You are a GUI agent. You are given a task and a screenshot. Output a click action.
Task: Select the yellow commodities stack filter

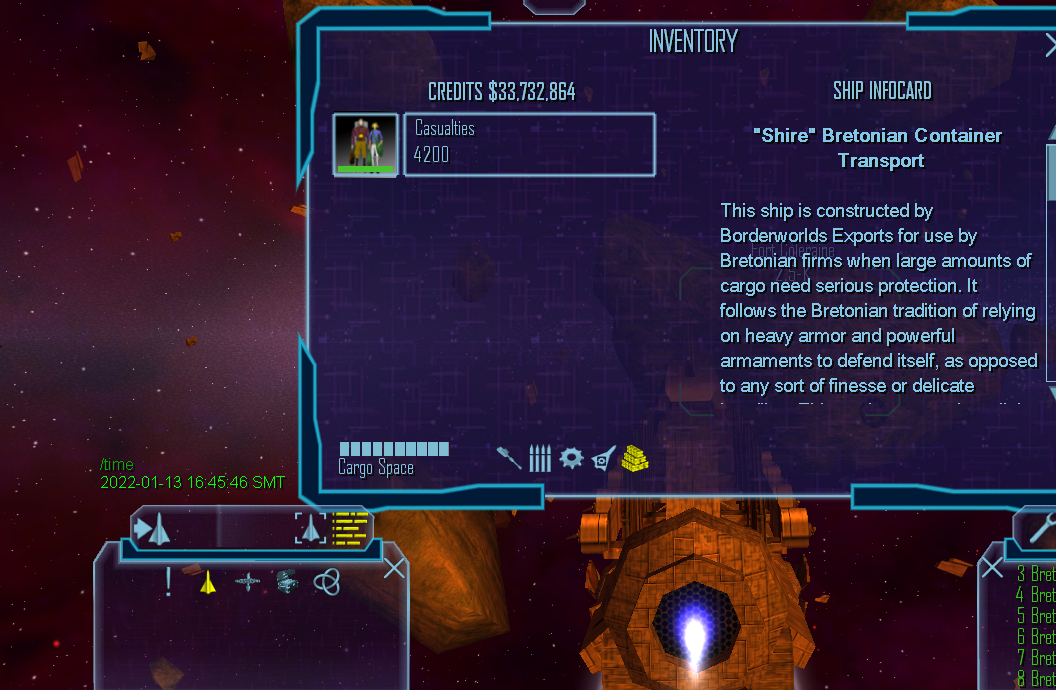635,458
